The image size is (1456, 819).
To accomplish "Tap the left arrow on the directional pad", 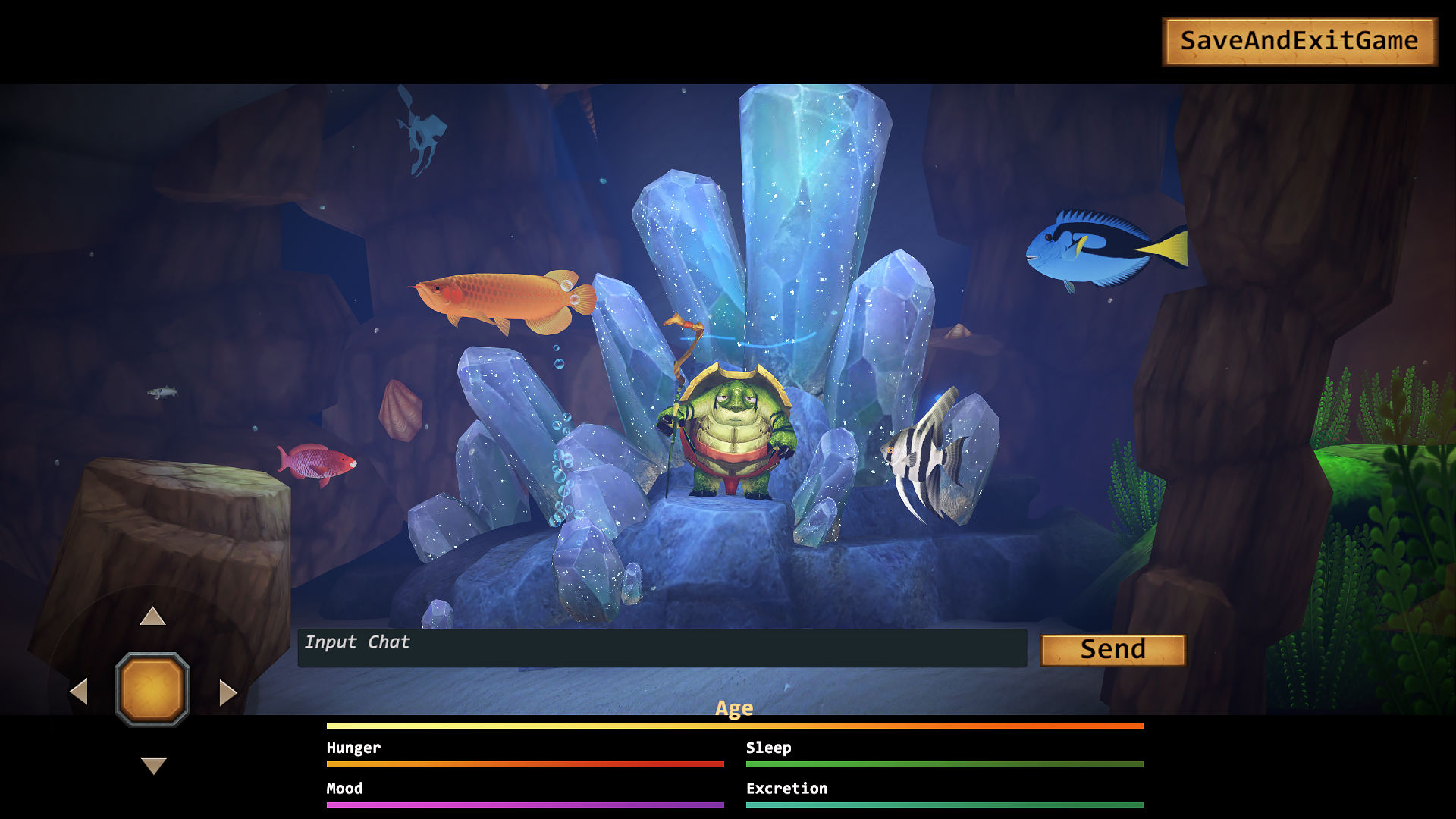I will point(79,692).
